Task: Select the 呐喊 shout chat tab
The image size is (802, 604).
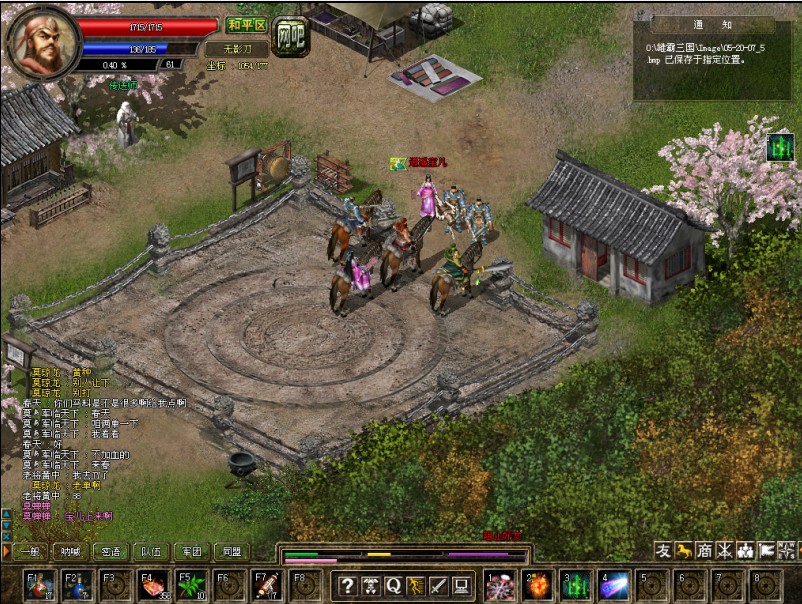Action: 69,551
